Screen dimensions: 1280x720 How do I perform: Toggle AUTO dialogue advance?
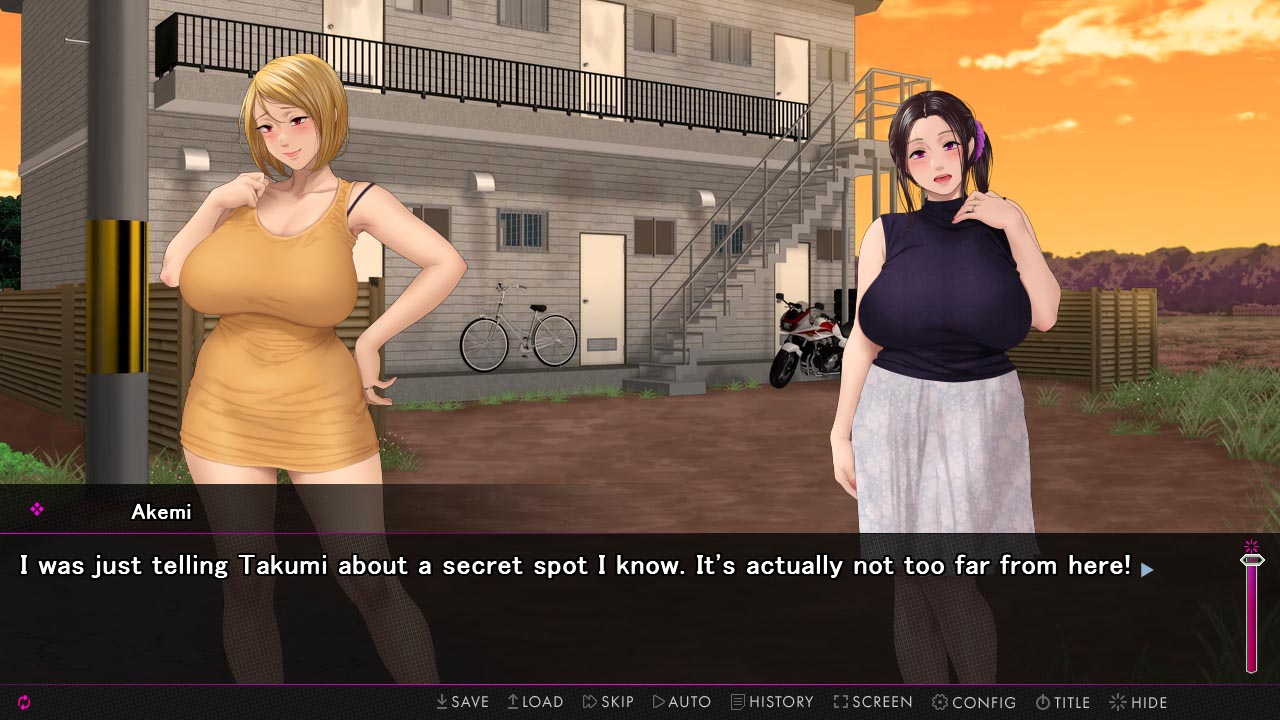click(x=682, y=702)
